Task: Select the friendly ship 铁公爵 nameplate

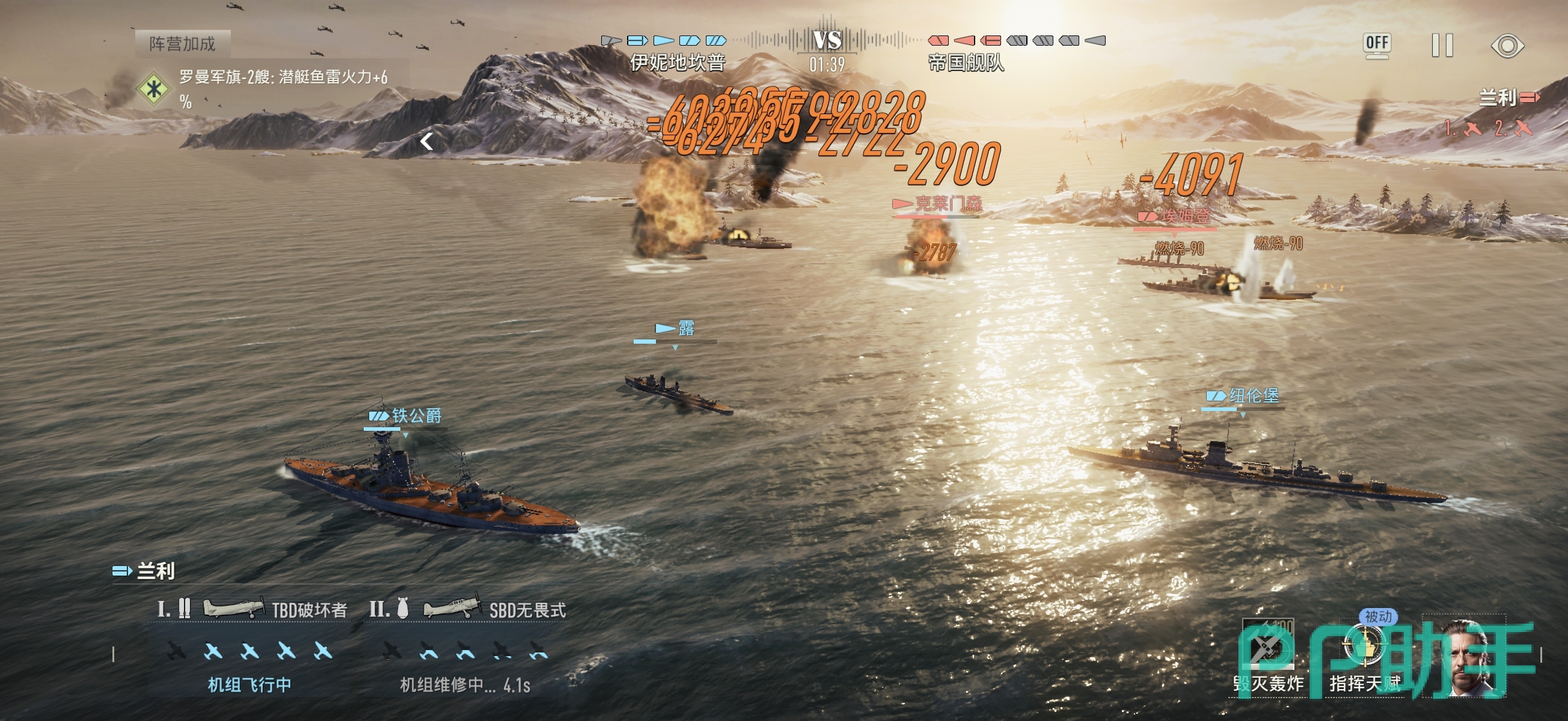Action: point(406,416)
